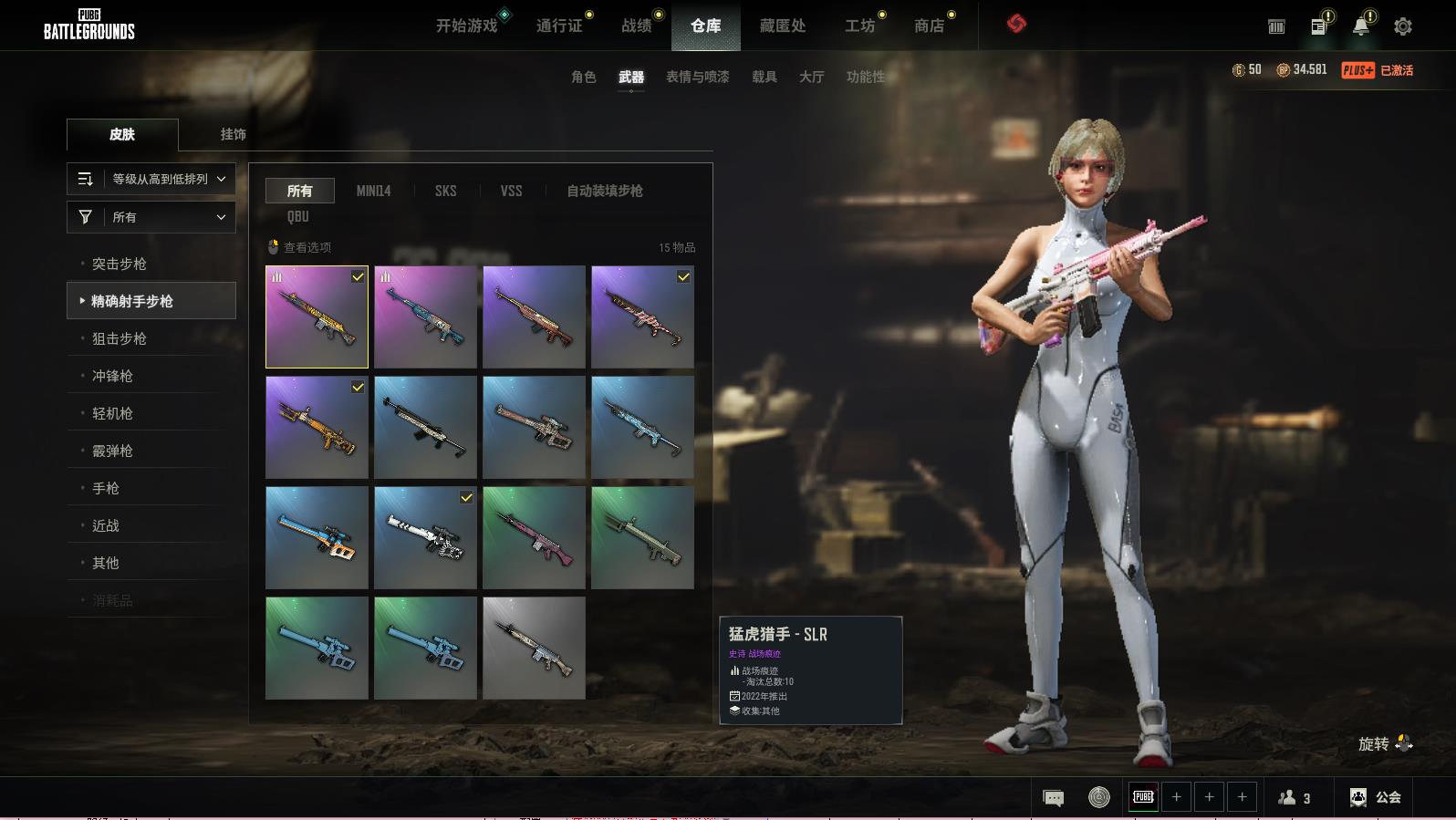Select the white zebra-striped sniper skin

pos(425,537)
